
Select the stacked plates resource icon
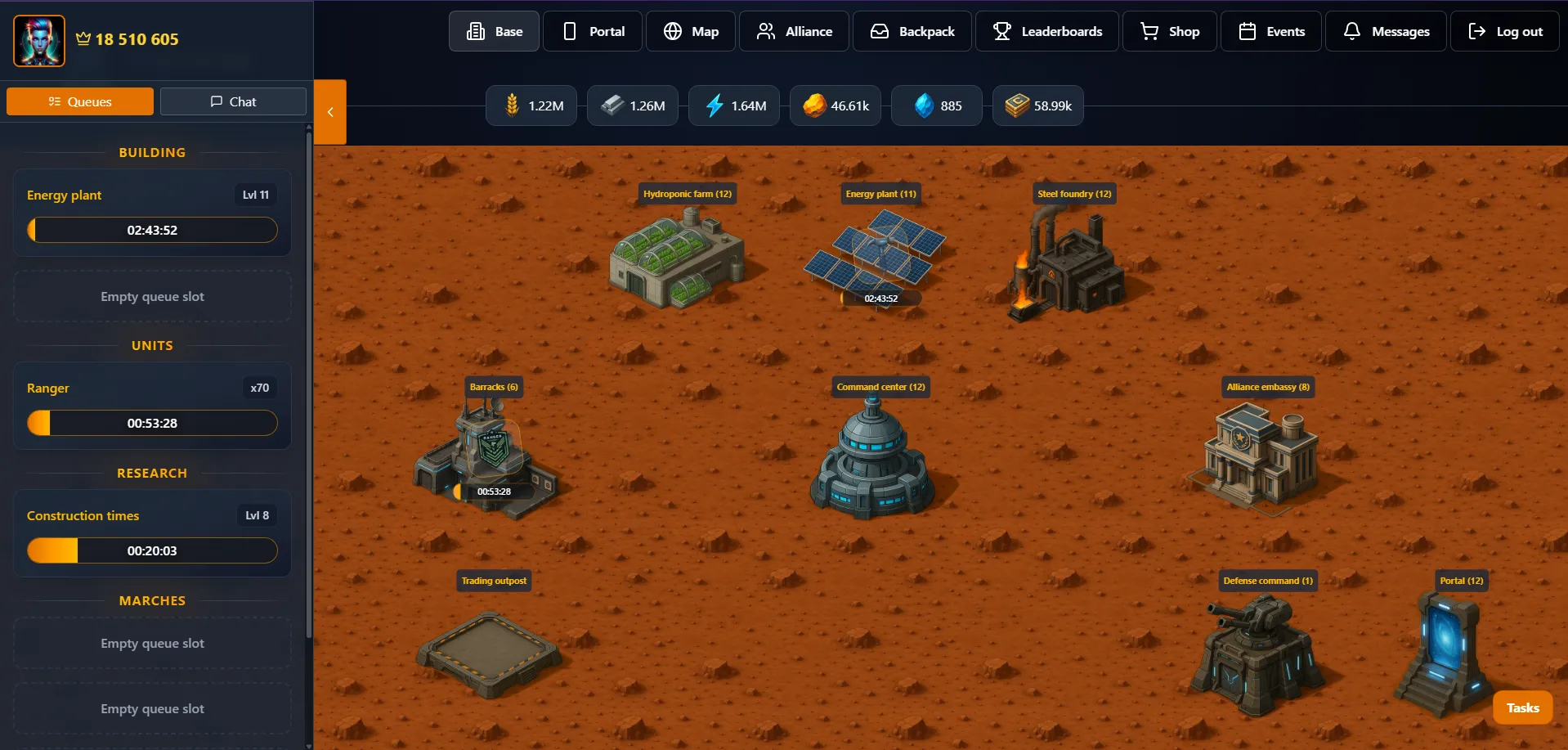(x=1016, y=105)
